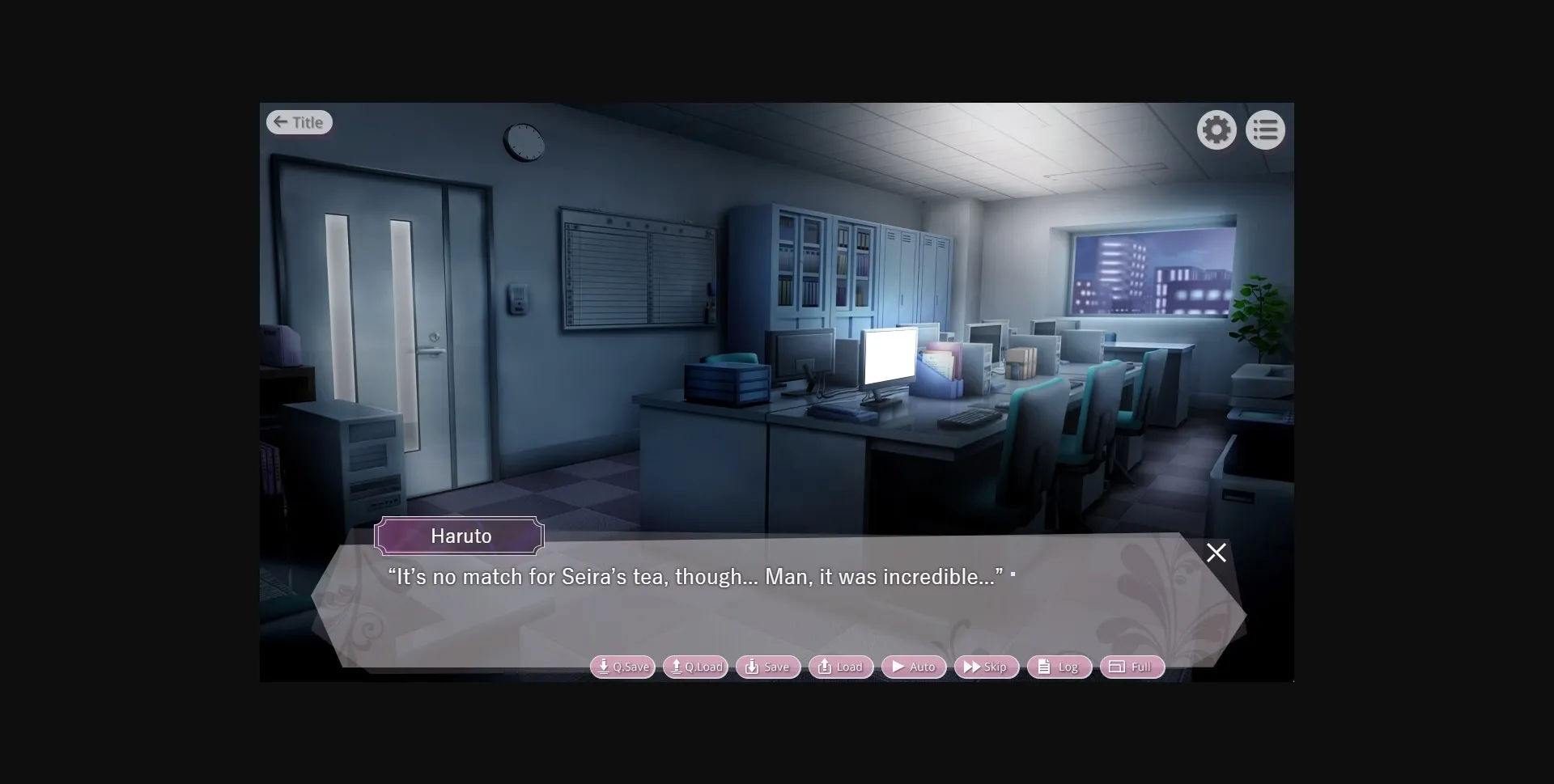
Task: Click the back arrow inside the Title button
Action: click(280, 121)
